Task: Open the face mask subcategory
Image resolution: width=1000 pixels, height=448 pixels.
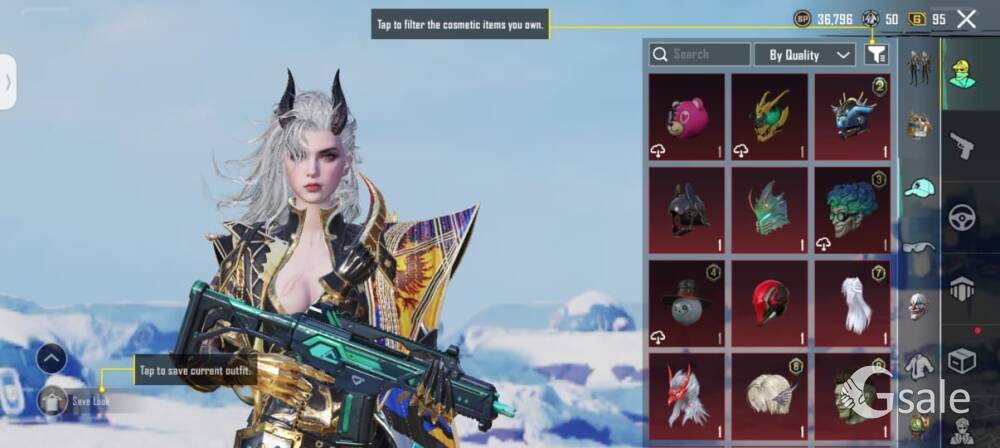Action: pyautogui.click(x=919, y=306)
